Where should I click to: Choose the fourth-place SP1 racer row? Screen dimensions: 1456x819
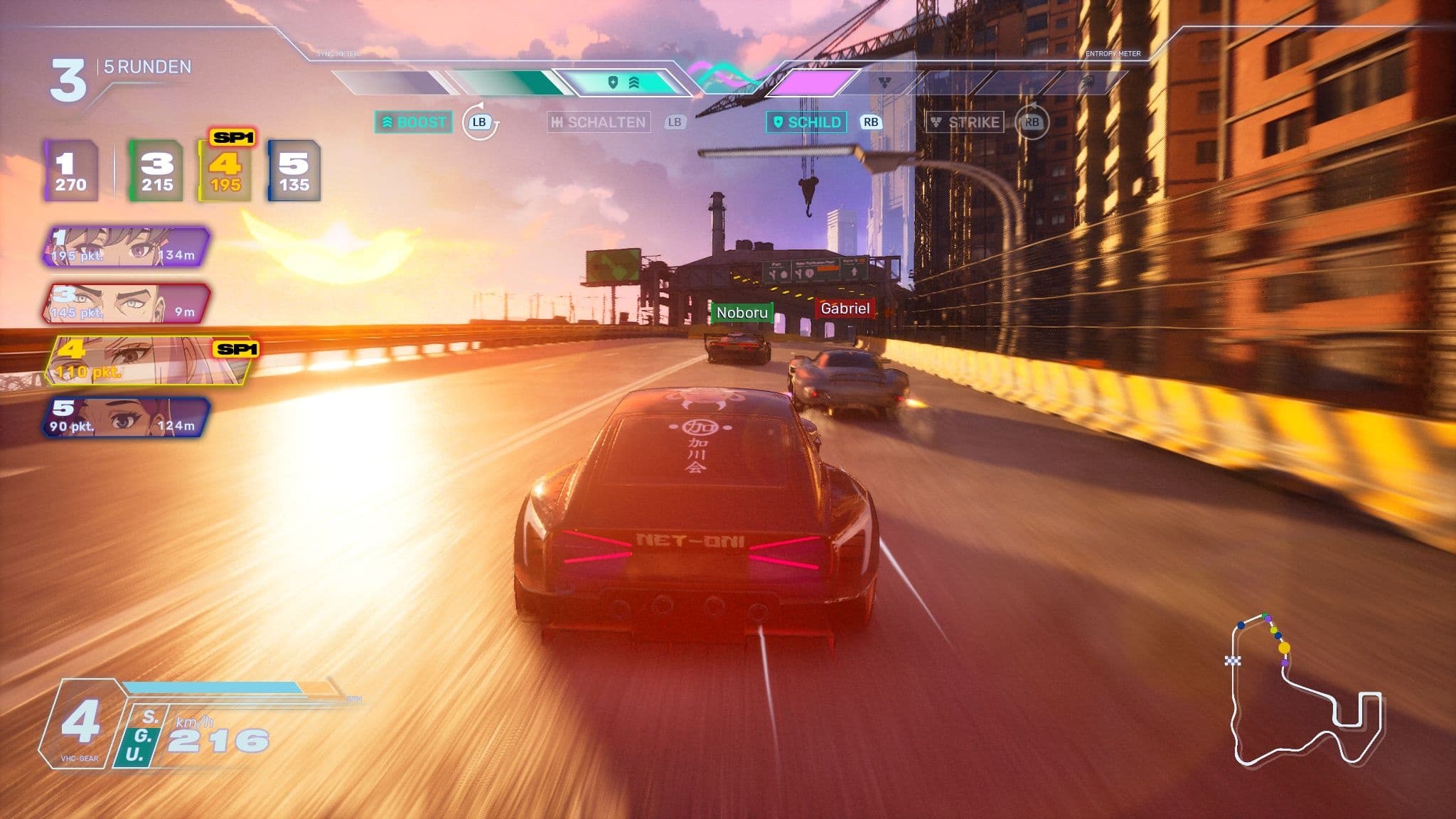tap(149, 360)
